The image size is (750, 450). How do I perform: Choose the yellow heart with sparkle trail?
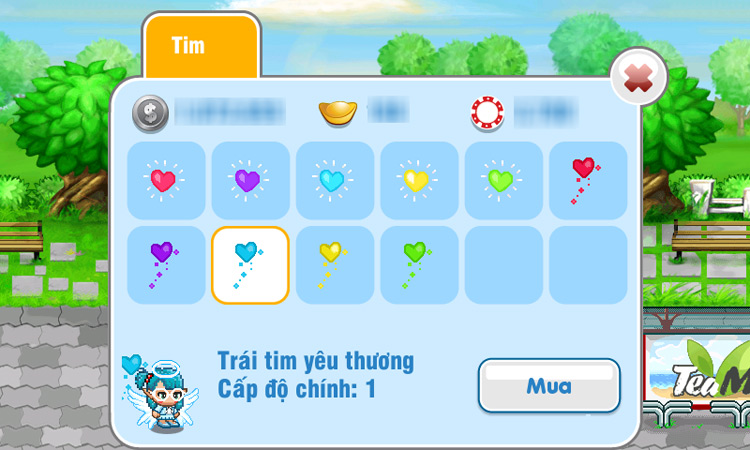click(334, 265)
